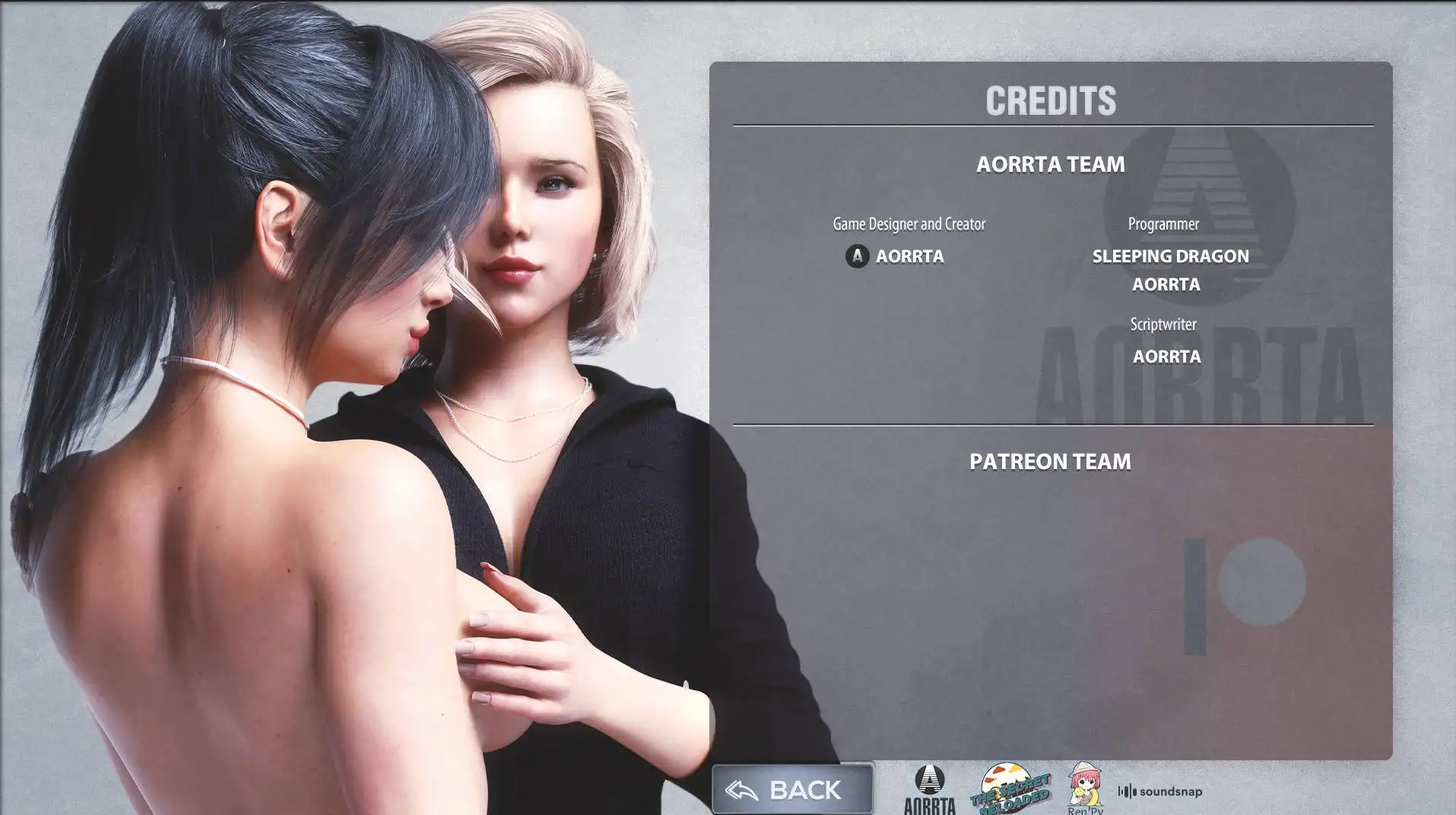Open the Ren'Py mascot link
This screenshot has width=1456, height=815.
(1085, 789)
